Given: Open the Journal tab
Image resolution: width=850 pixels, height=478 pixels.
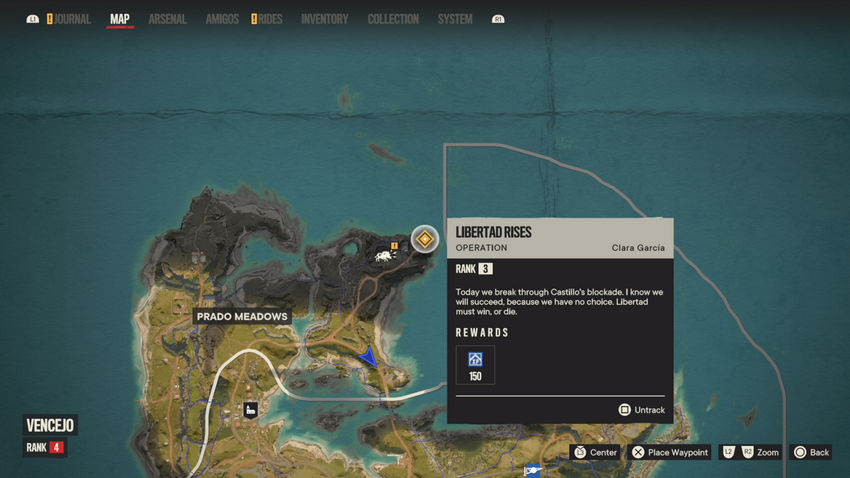Looking at the screenshot, I should pyautogui.click(x=72, y=19).
